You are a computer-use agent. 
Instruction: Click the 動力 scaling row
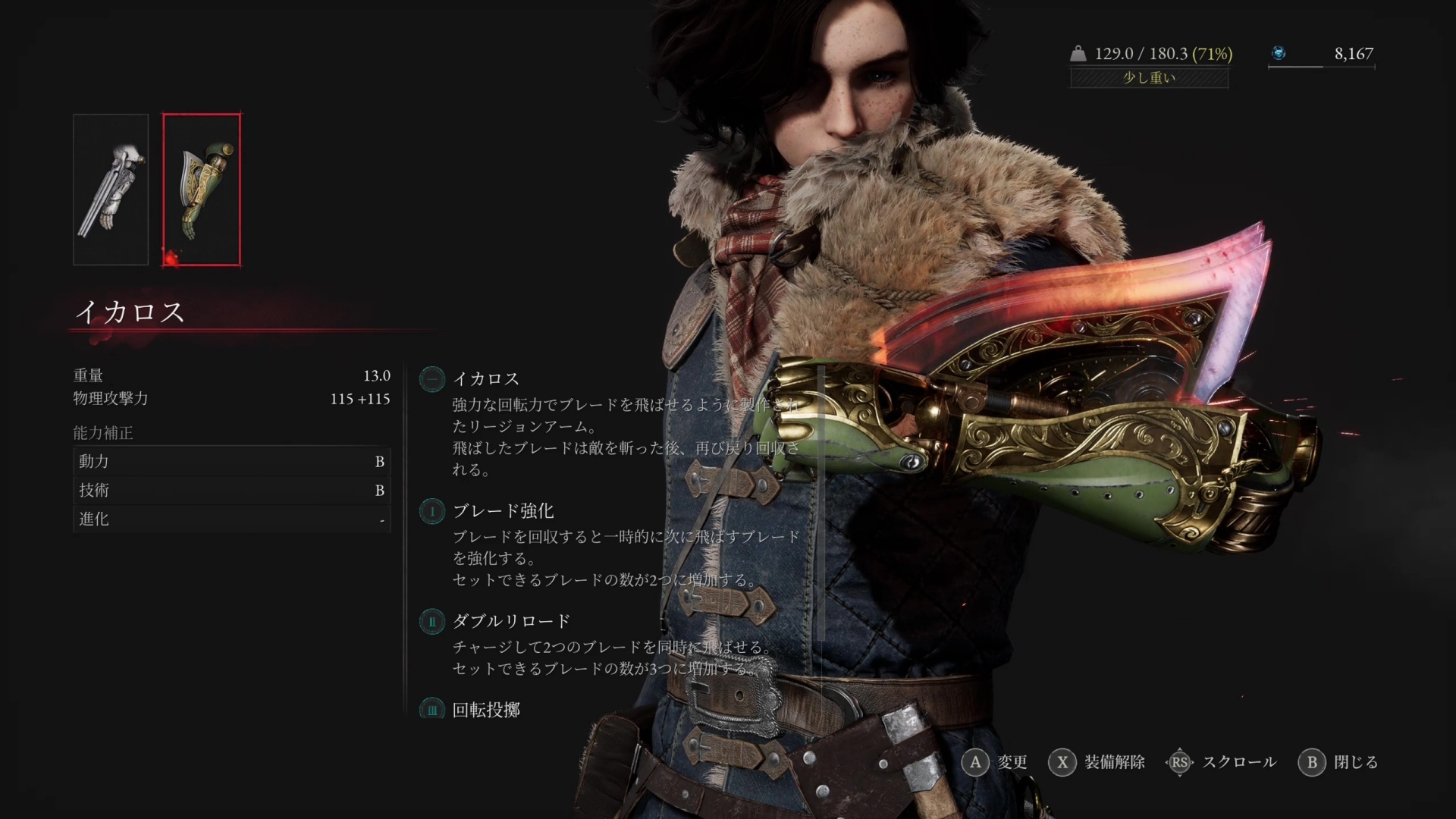pyautogui.click(x=231, y=461)
